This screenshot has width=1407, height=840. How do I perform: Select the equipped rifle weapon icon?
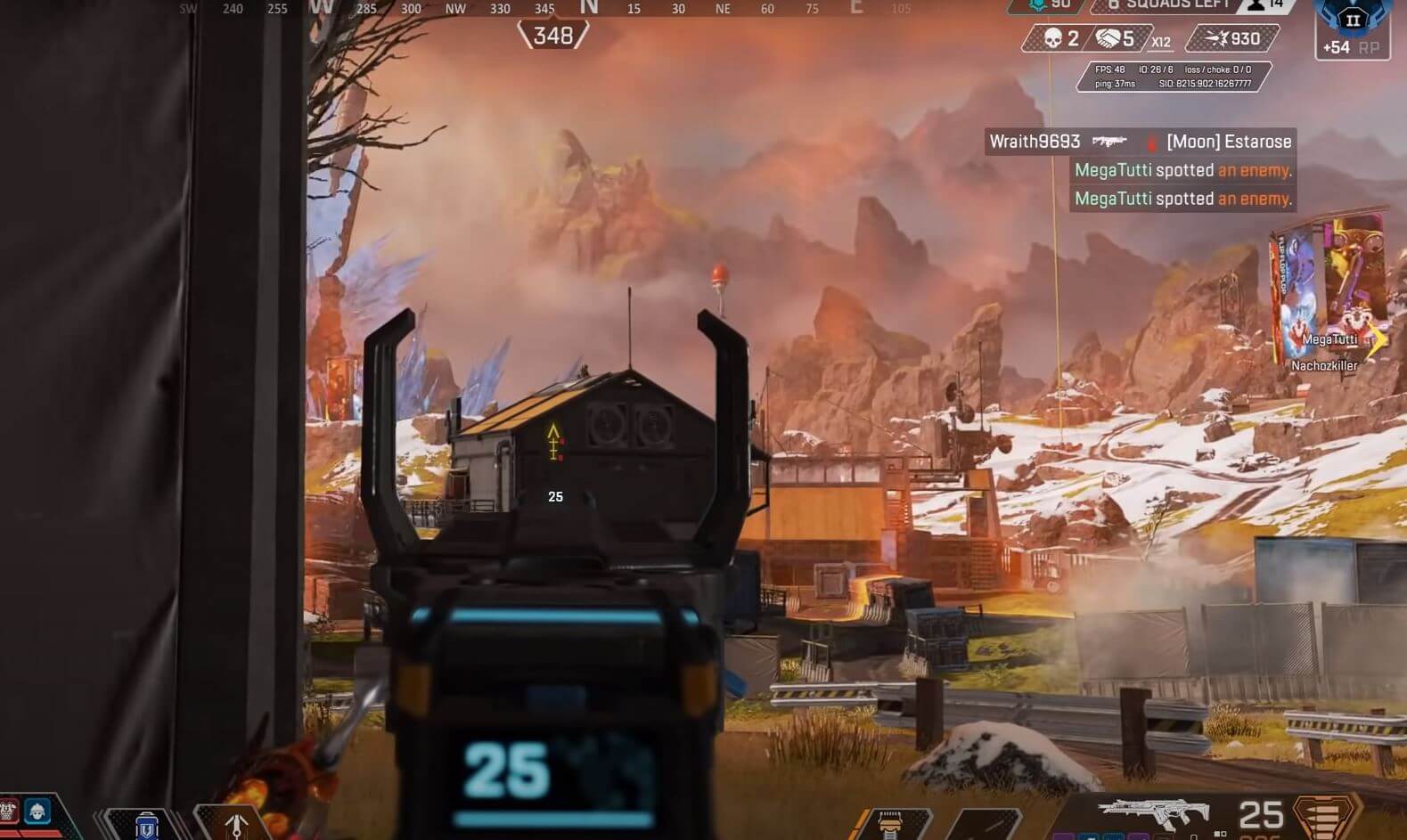click(x=1156, y=811)
